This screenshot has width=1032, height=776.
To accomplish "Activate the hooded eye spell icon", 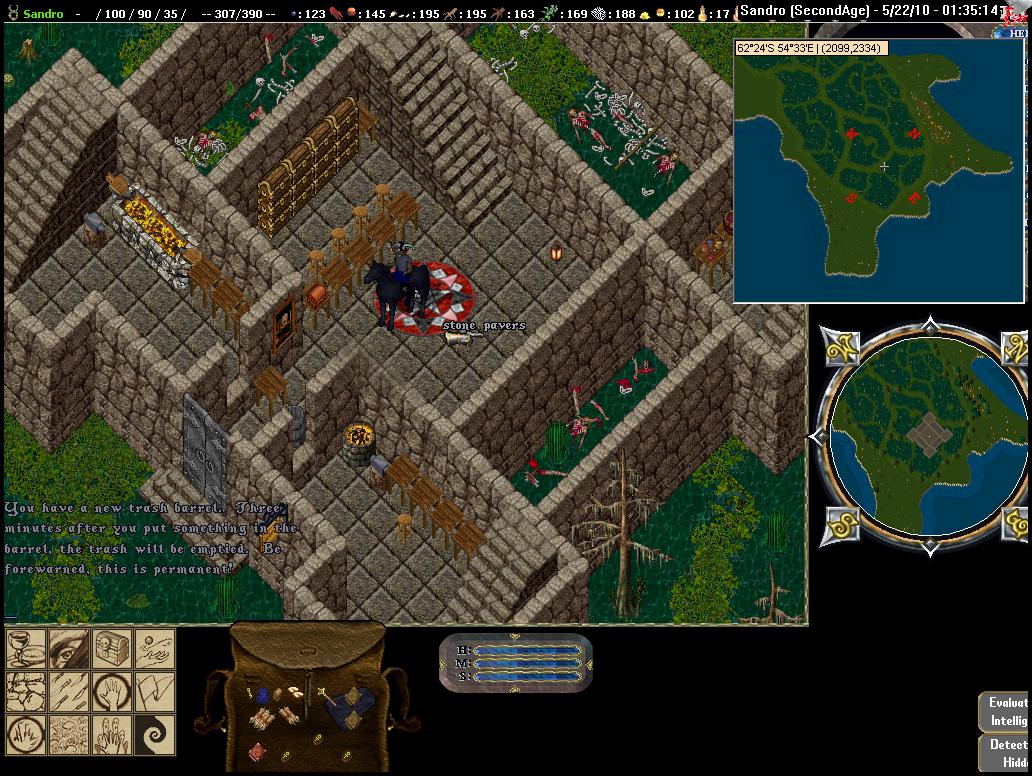I will pyautogui.click(x=69, y=649).
